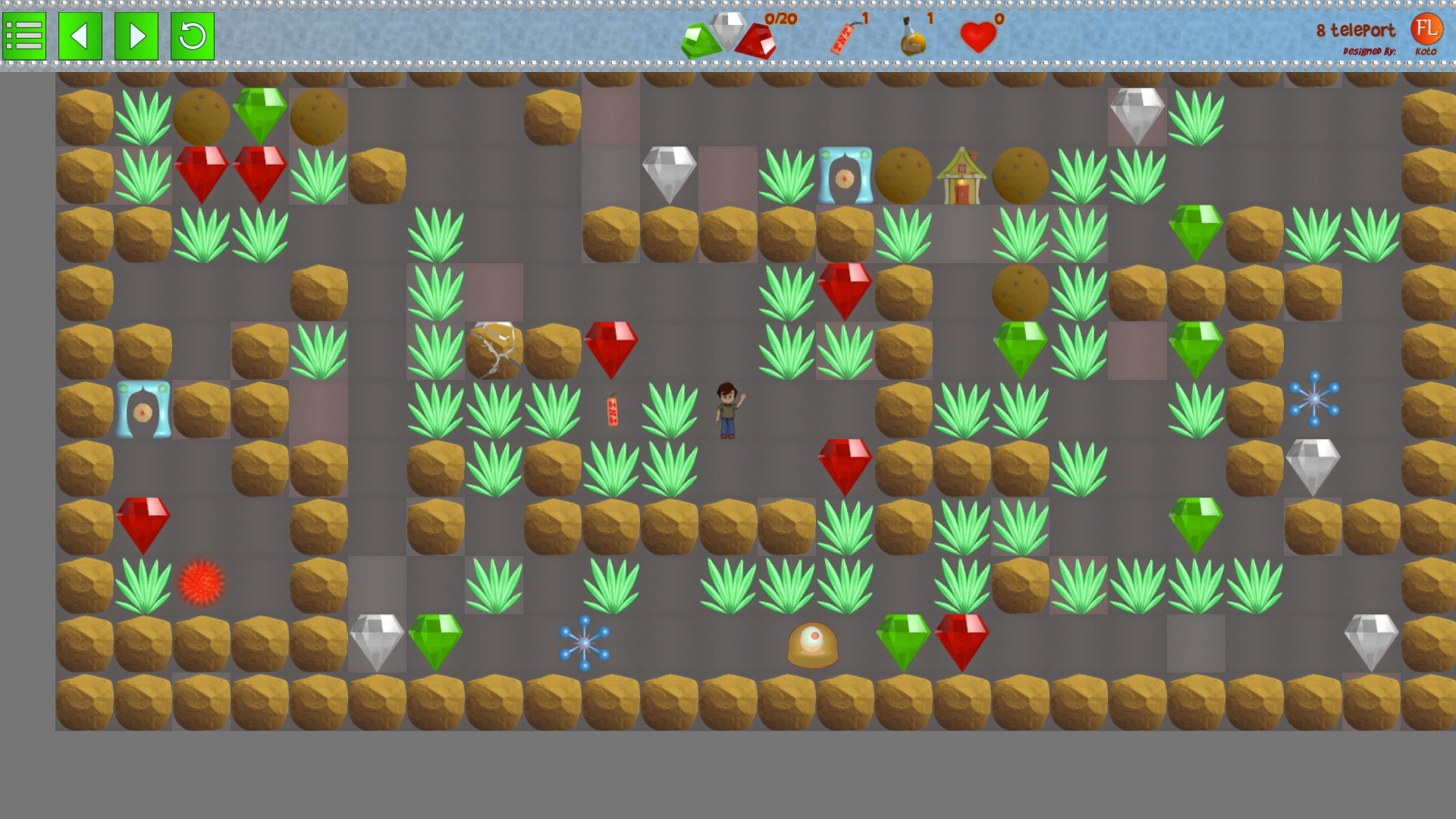This screenshot has width=1456, height=819.
Task: Click the teleport portal beside the house
Action: (x=846, y=177)
